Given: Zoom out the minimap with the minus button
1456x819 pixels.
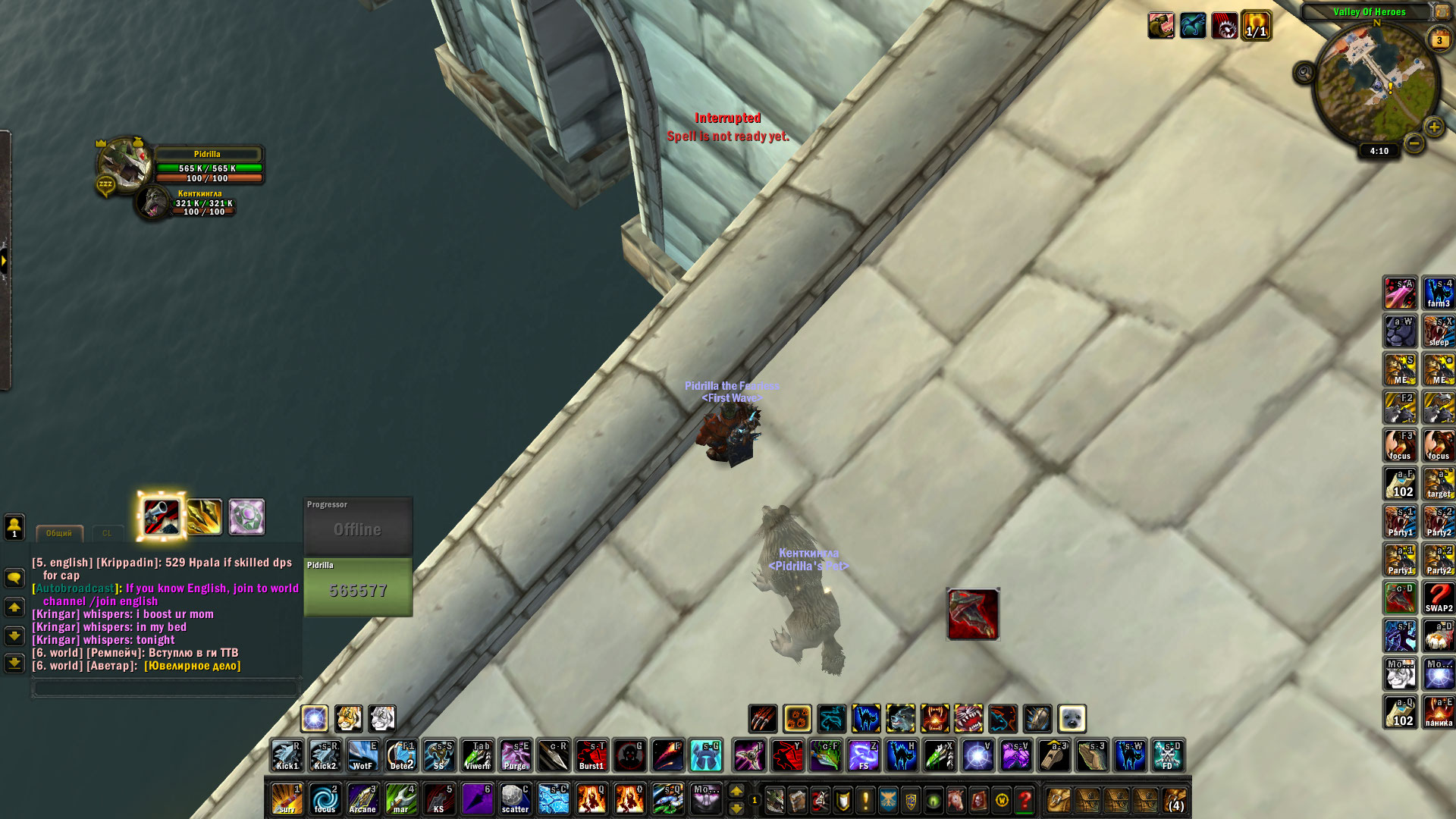Looking at the screenshot, I should click(x=1414, y=143).
